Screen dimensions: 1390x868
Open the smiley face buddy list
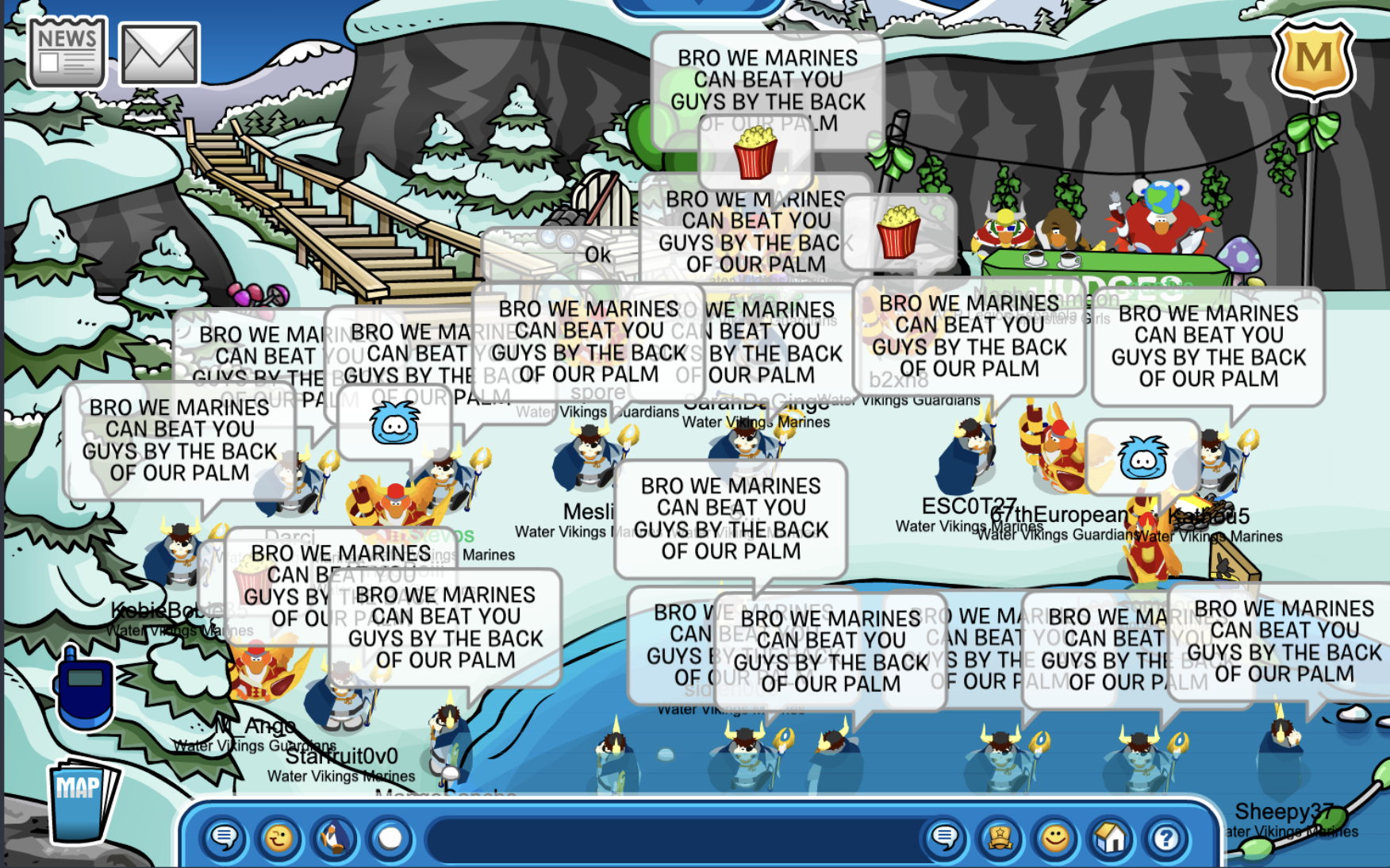click(1055, 838)
